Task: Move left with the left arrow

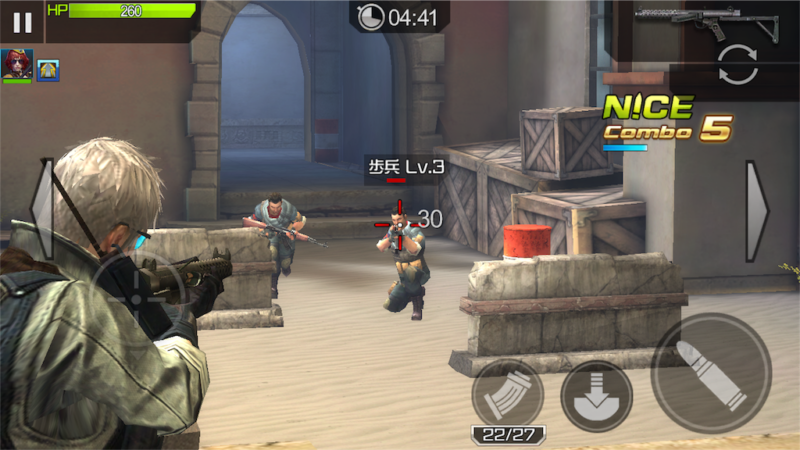Action: (x=42, y=208)
